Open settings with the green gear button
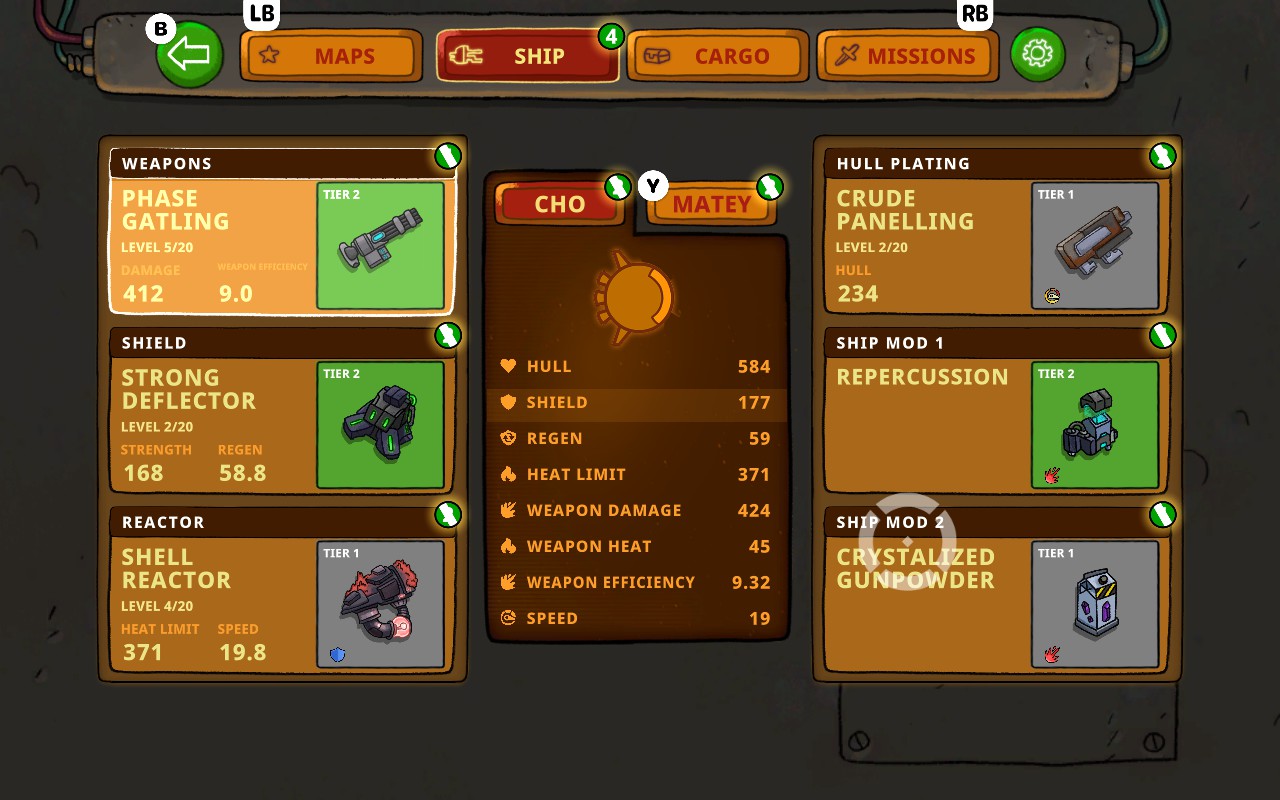The width and height of the screenshot is (1280, 800). [1037, 54]
